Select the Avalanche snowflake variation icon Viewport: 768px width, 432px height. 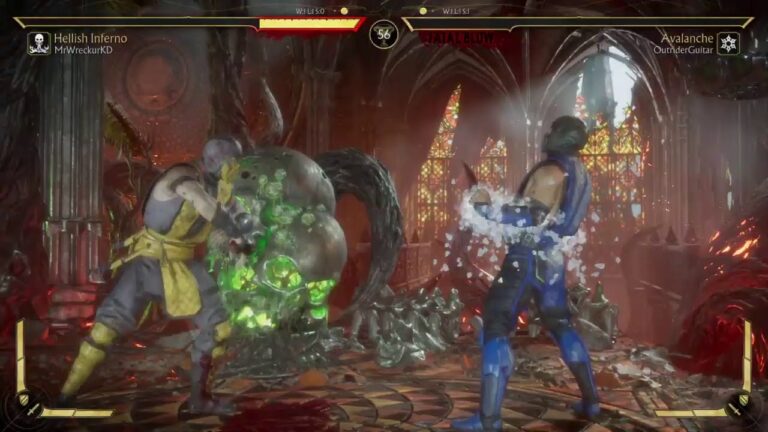point(729,43)
